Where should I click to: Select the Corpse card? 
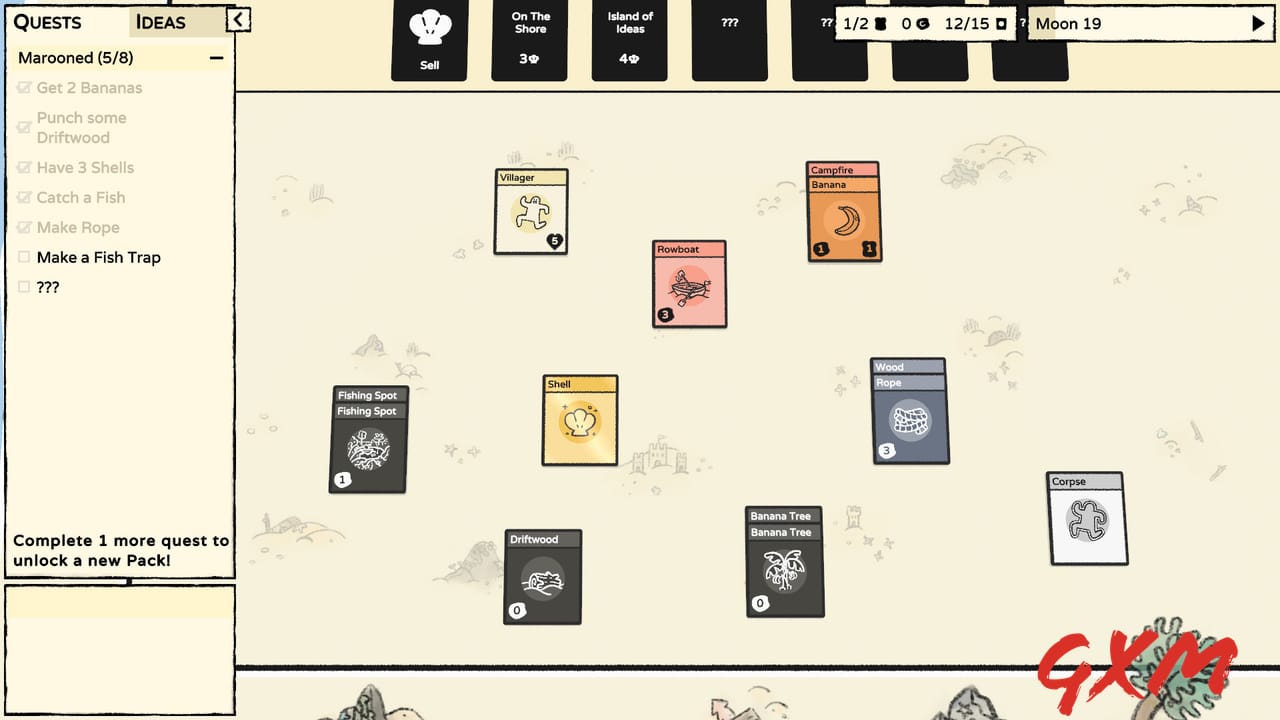tap(1087, 519)
